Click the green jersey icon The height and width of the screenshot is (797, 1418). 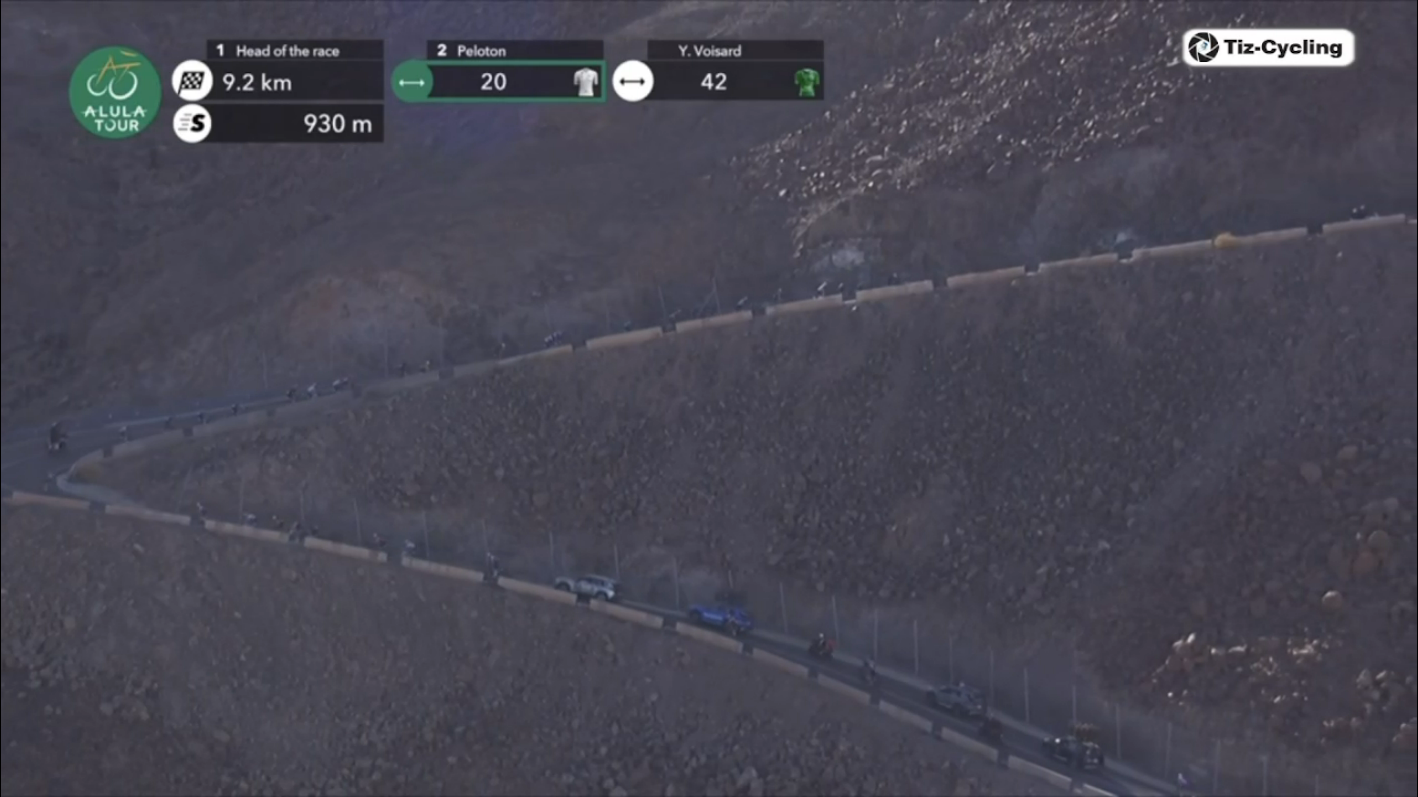click(807, 82)
